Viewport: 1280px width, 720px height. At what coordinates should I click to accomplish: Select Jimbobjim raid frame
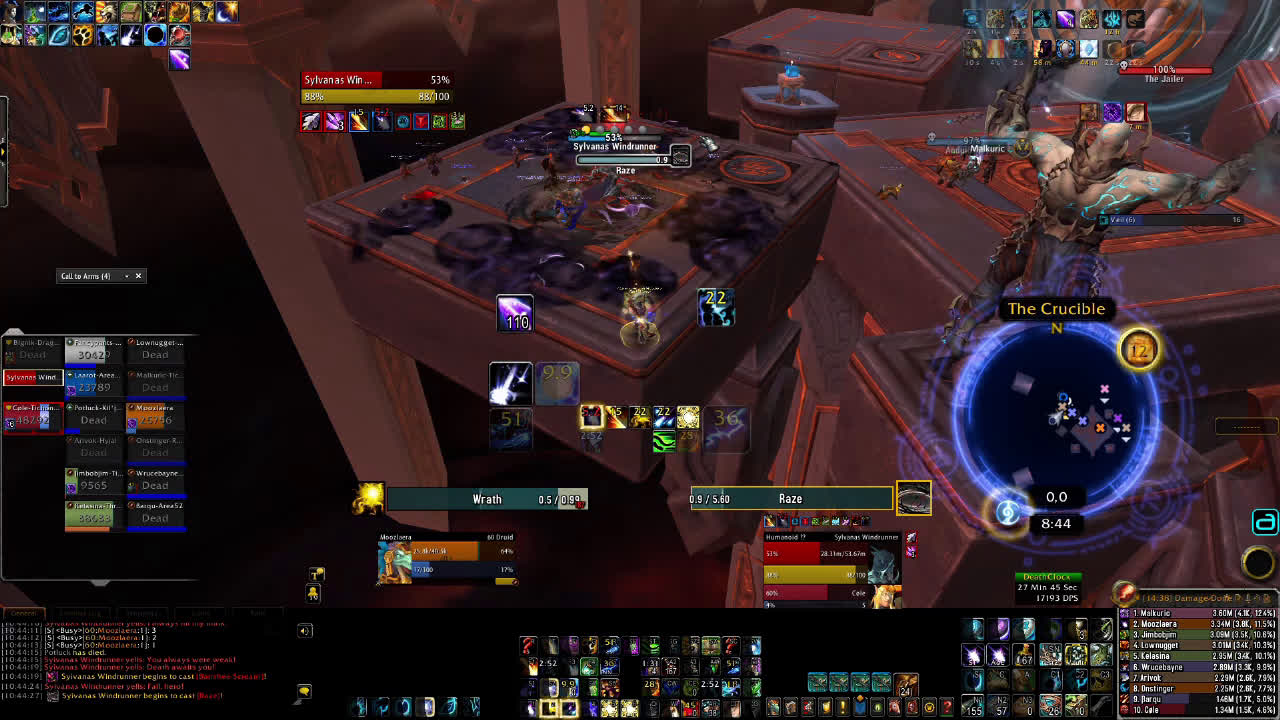click(x=93, y=480)
